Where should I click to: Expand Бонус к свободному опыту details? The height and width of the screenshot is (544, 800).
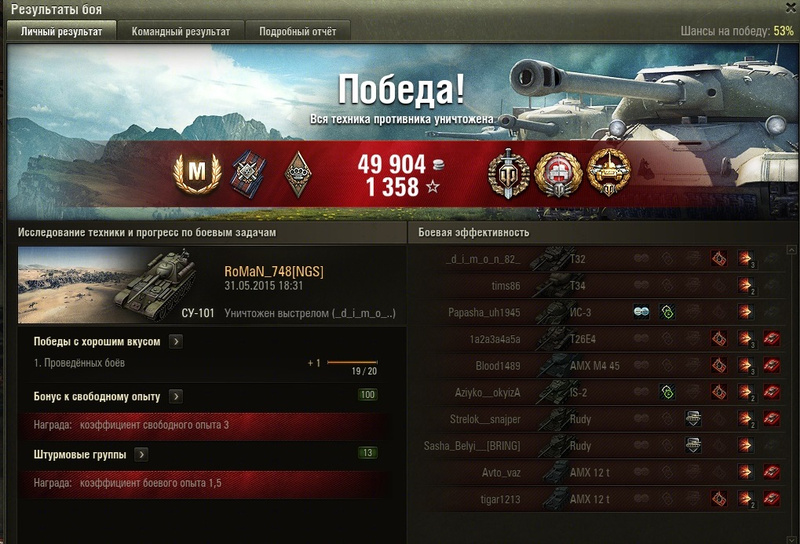pyautogui.click(x=176, y=397)
